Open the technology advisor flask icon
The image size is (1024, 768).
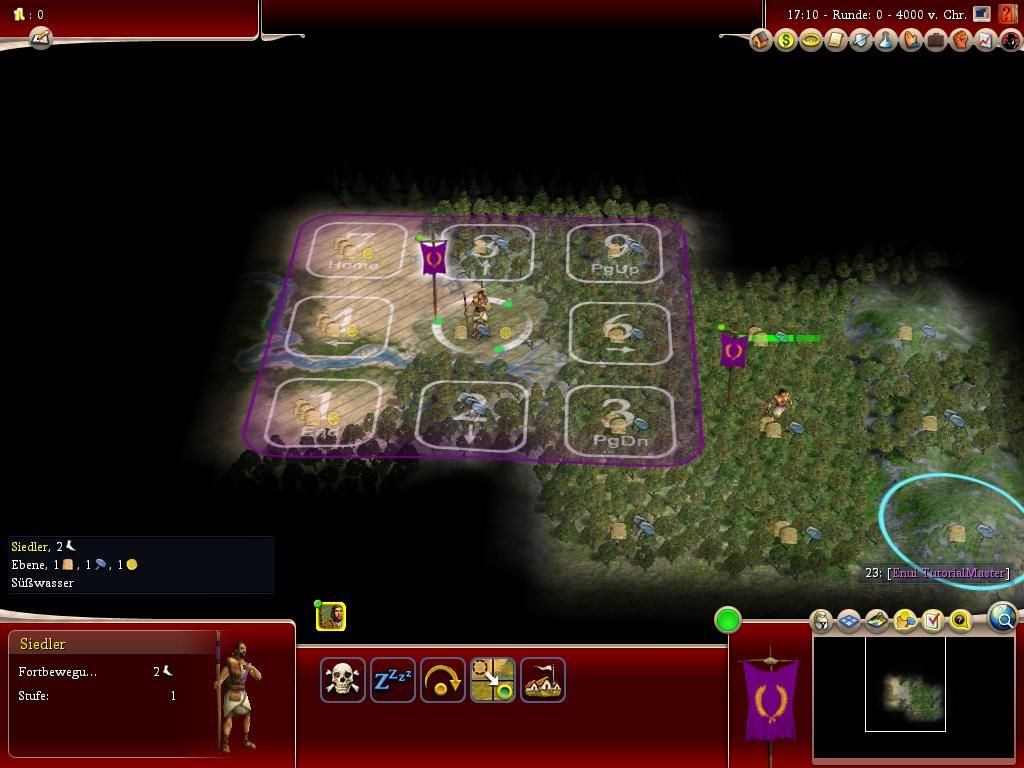pos(886,41)
